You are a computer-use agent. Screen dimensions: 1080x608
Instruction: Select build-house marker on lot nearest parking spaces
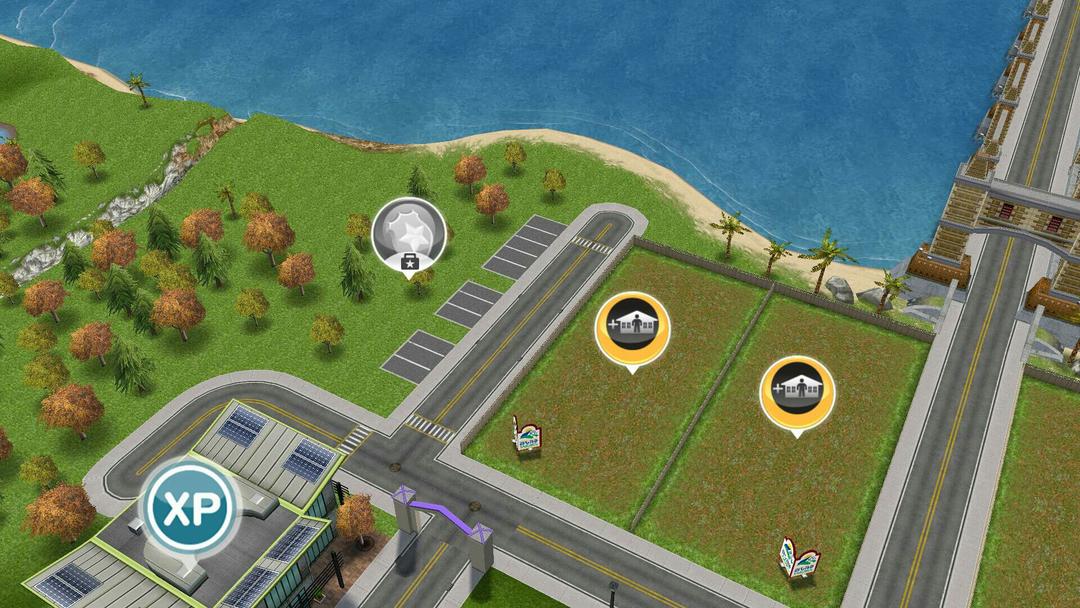pos(632,328)
